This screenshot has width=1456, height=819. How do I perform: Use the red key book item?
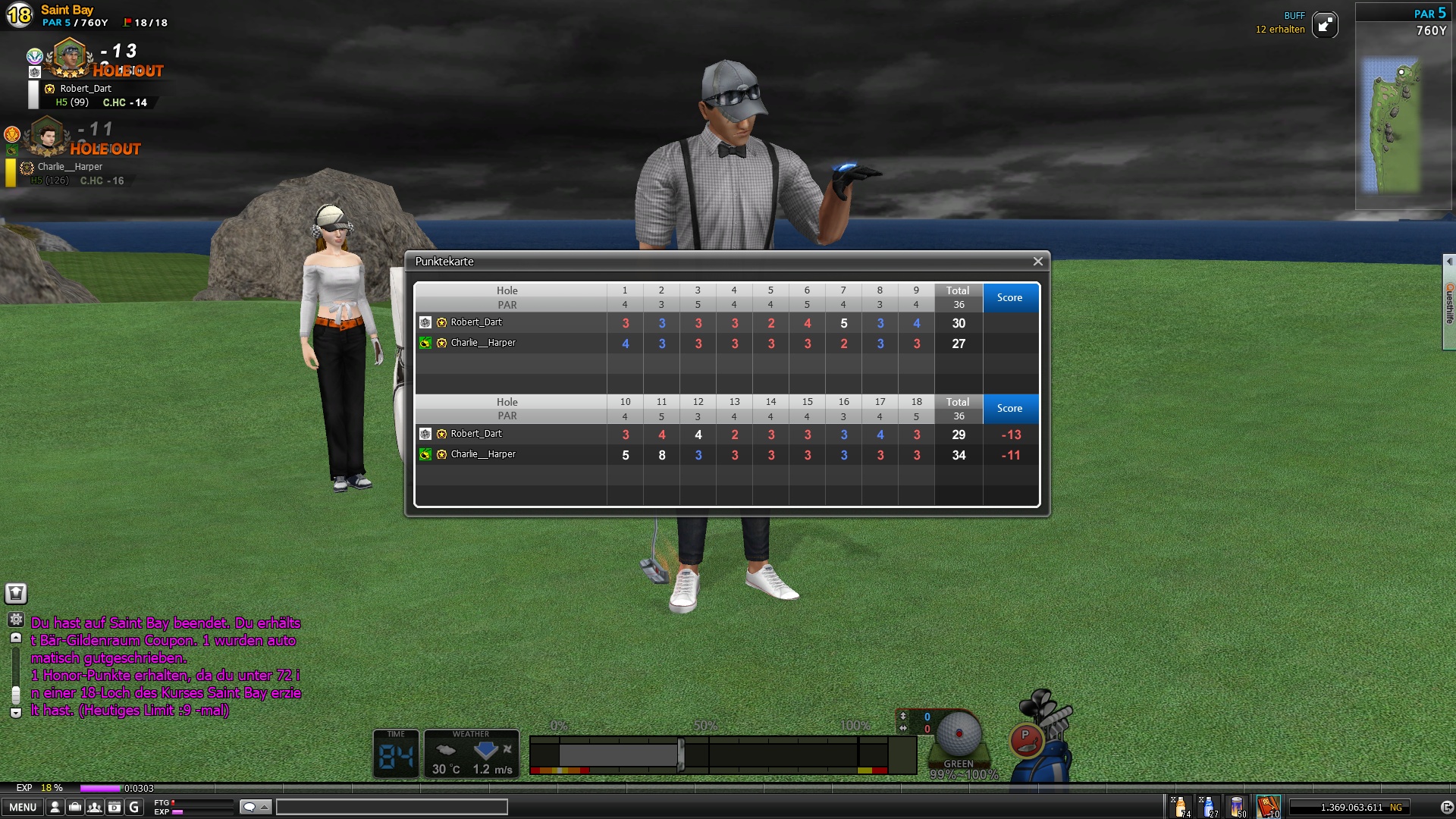[1268, 807]
